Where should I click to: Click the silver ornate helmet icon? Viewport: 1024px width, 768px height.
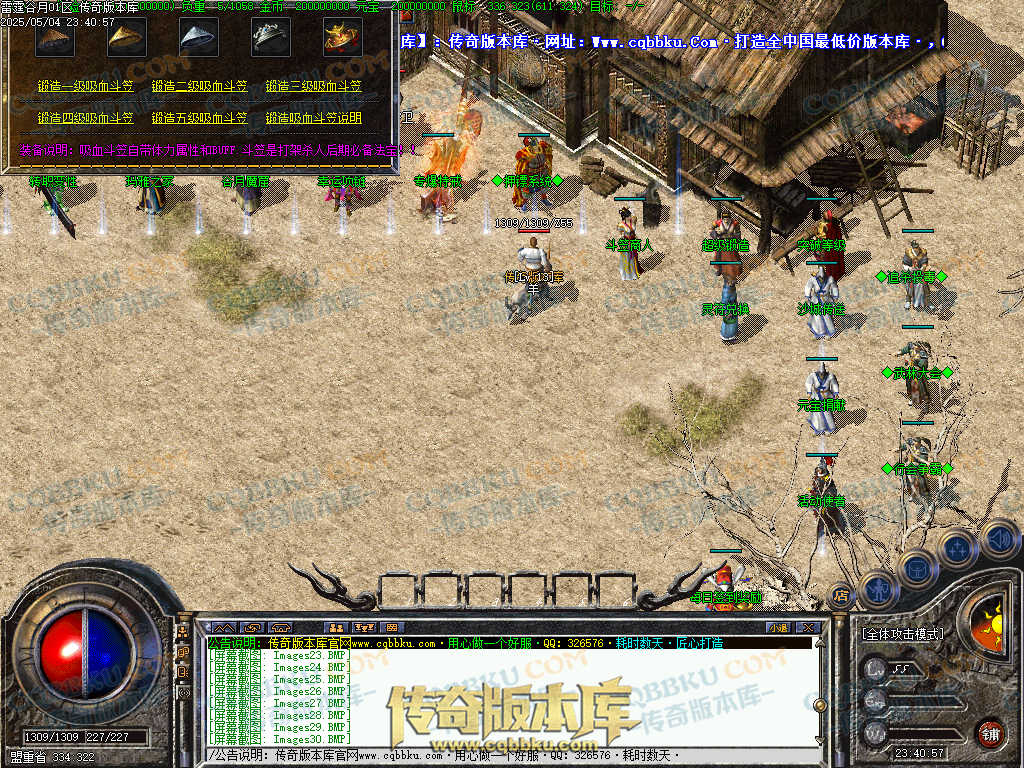point(270,38)
